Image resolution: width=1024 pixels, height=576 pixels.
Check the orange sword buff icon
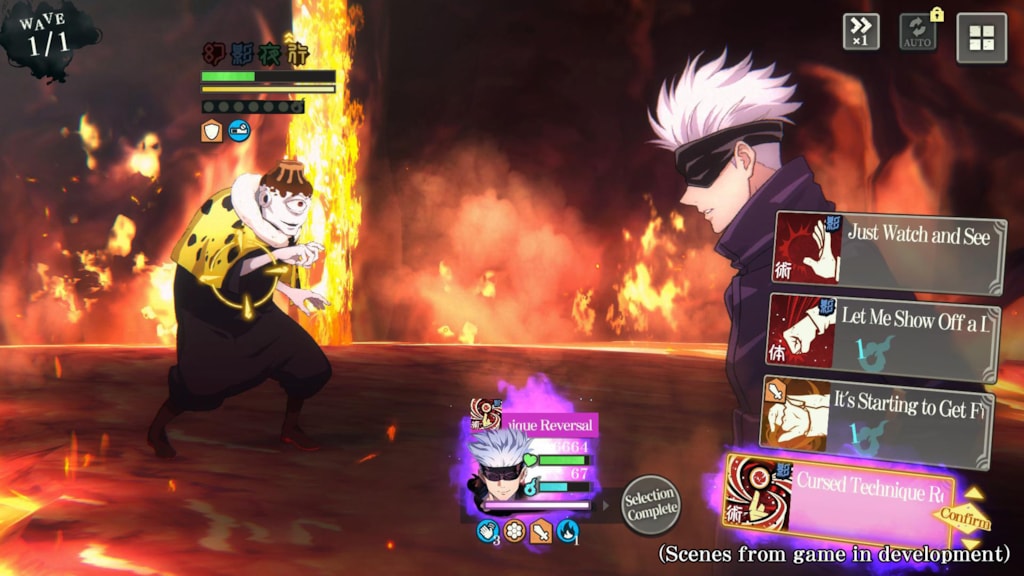[x=541, y=531]
